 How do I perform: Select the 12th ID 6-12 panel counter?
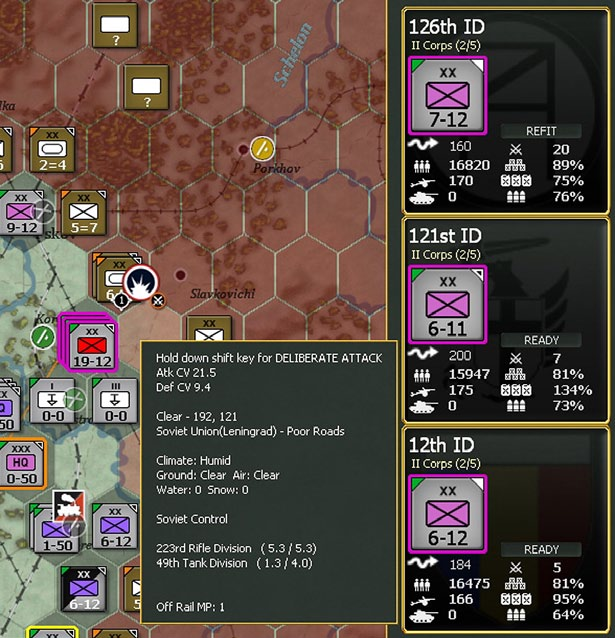(x=447, y=513)
